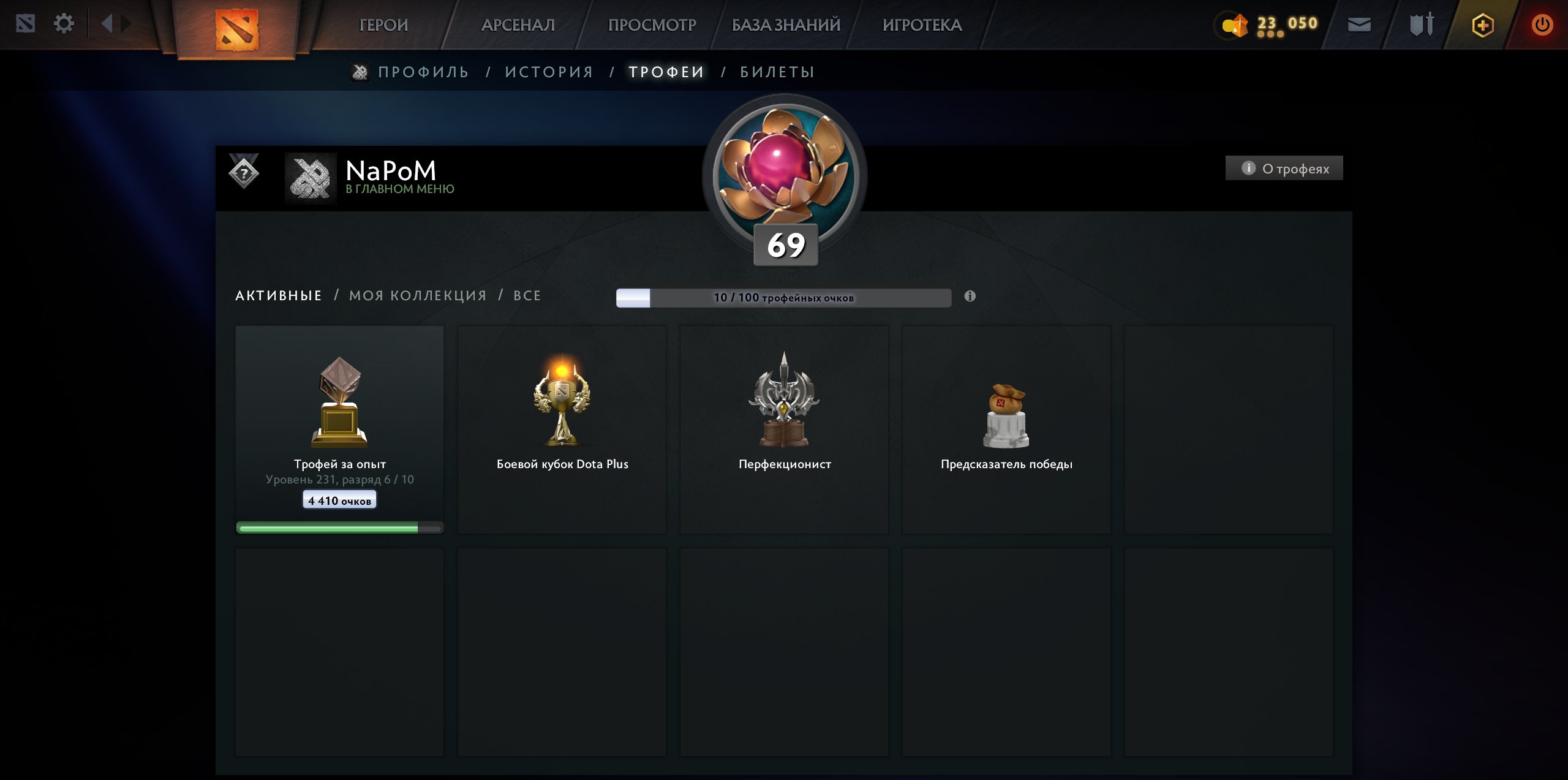Open the АРСЕНАЛ menu item
The image size is (1568, 780).
point(518,25)
